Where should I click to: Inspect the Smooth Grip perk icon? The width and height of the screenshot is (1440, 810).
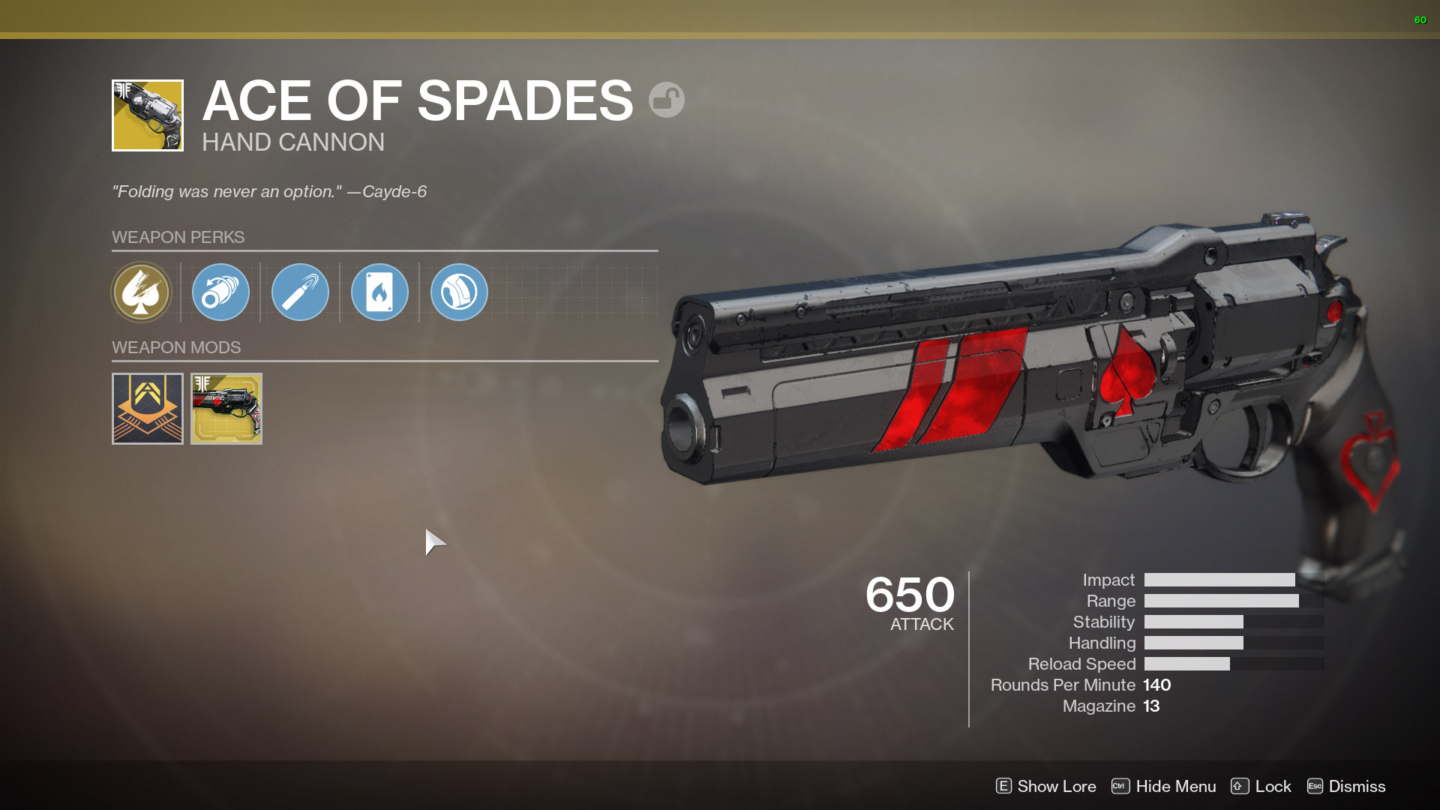[458, 292]
